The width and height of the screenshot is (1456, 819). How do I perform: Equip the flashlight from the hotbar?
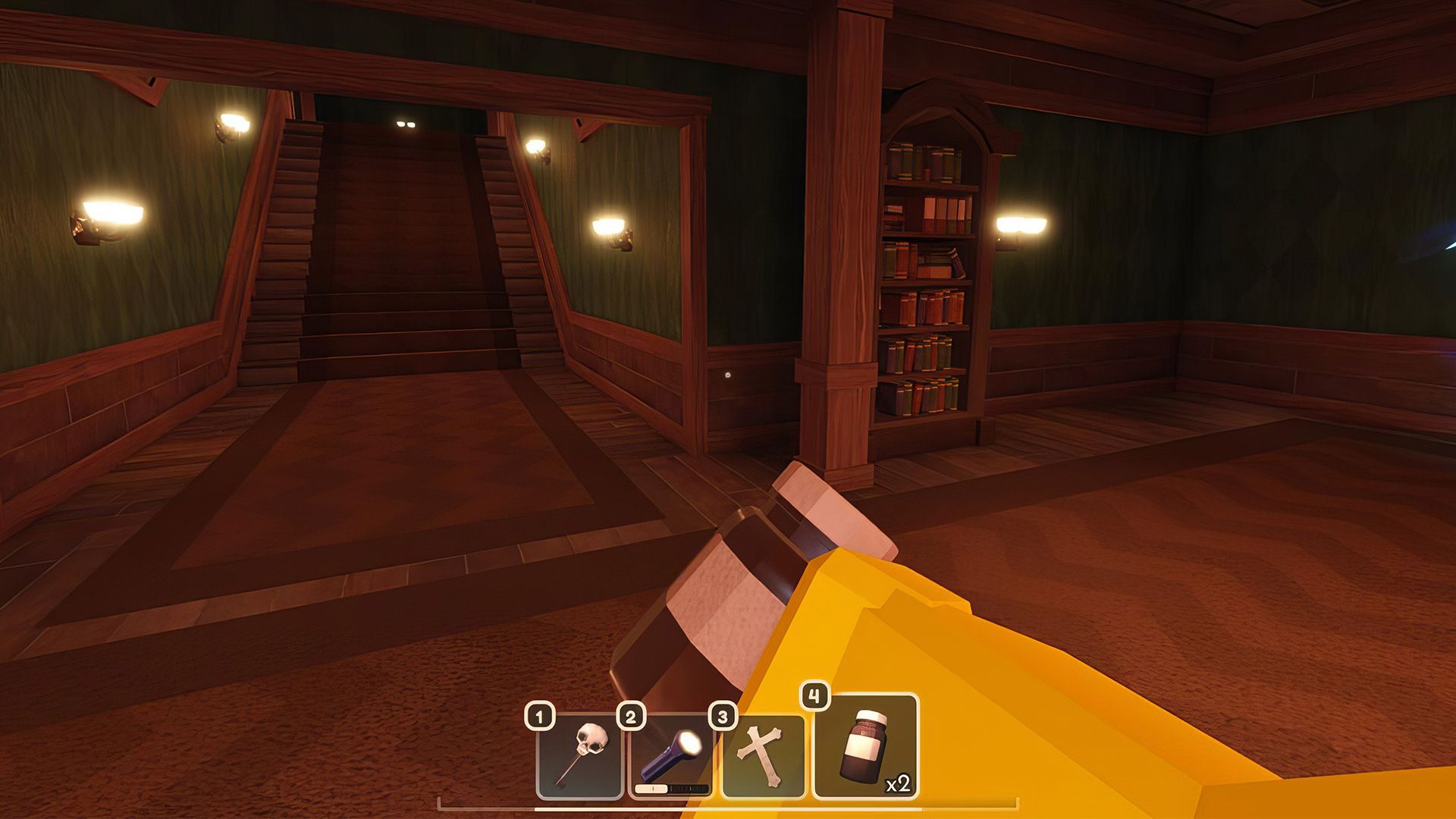tap(672, 758)
